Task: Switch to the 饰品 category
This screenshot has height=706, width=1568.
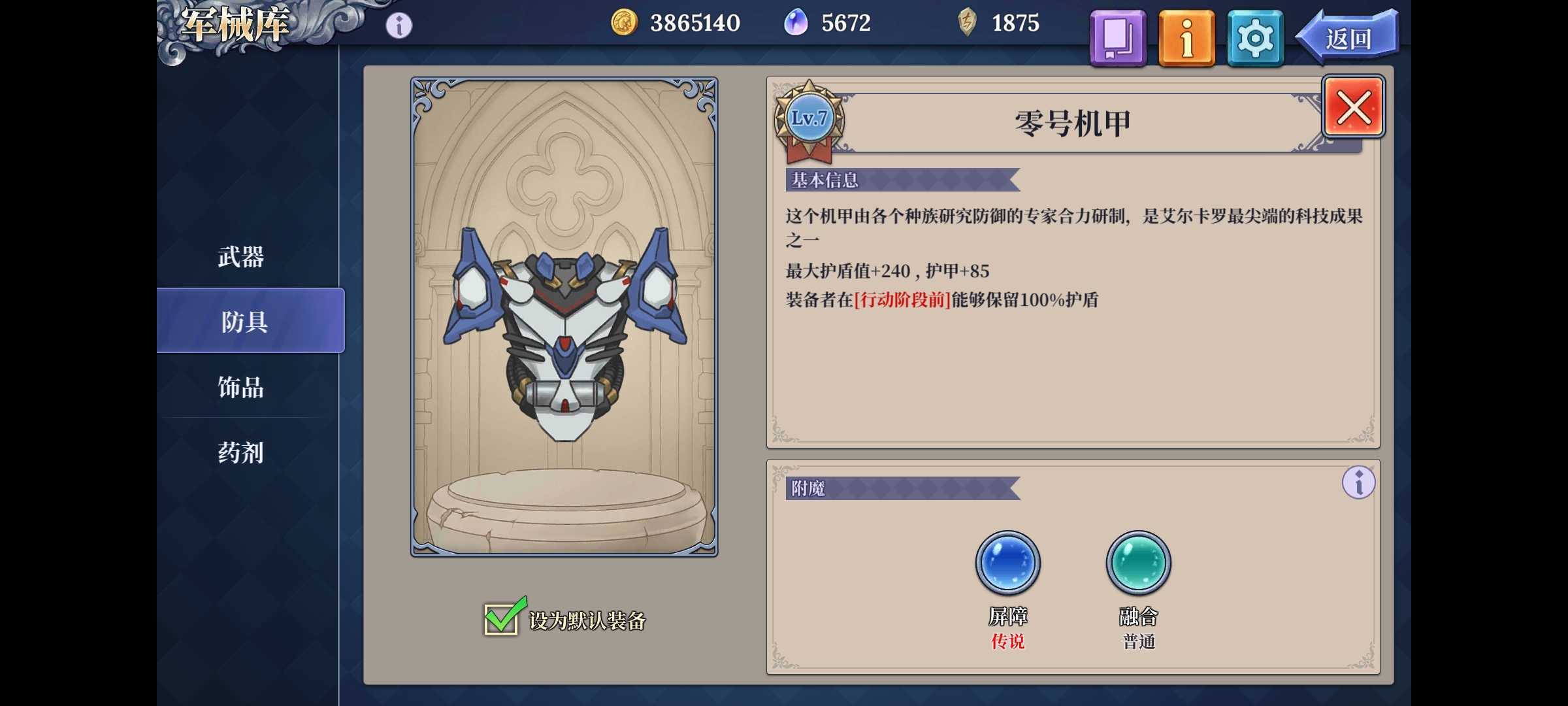Action: [240, 388]
